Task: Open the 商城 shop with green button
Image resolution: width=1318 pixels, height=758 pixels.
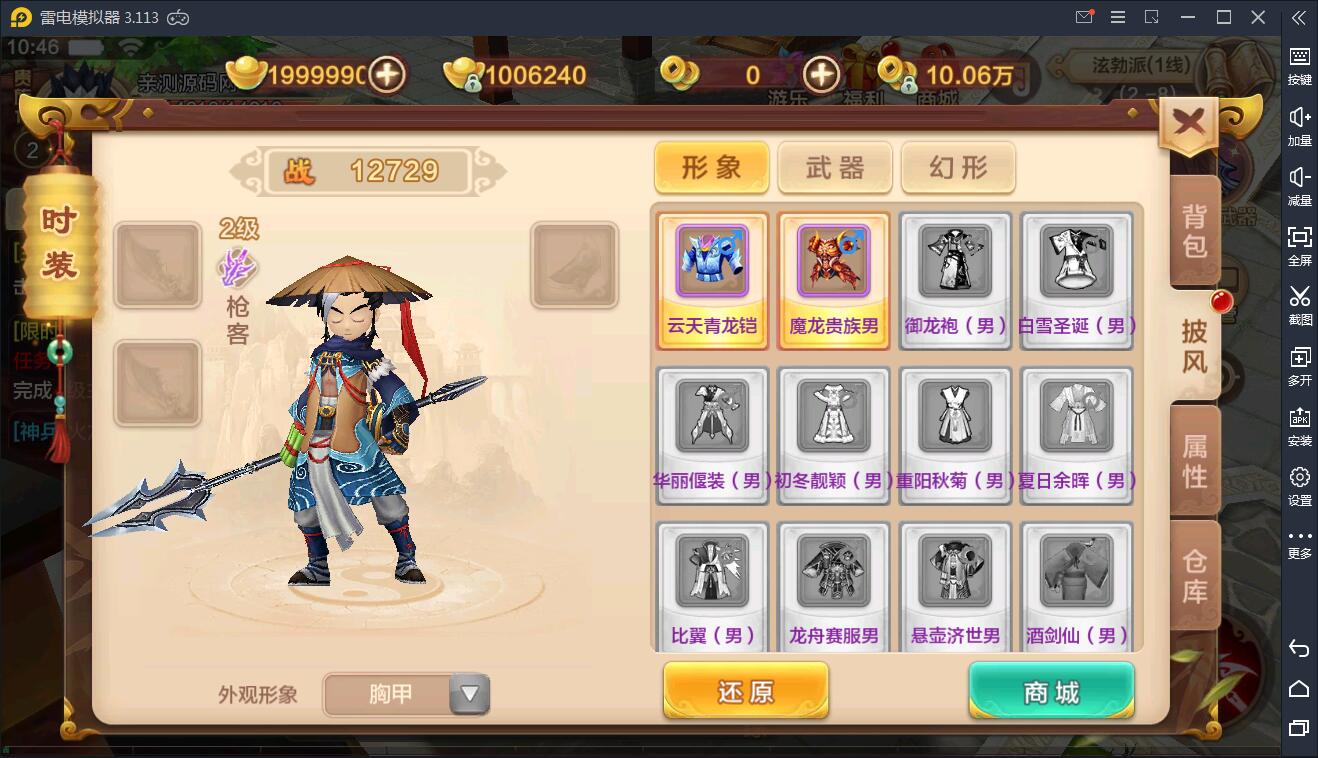Action: [x=1050, y=690]
